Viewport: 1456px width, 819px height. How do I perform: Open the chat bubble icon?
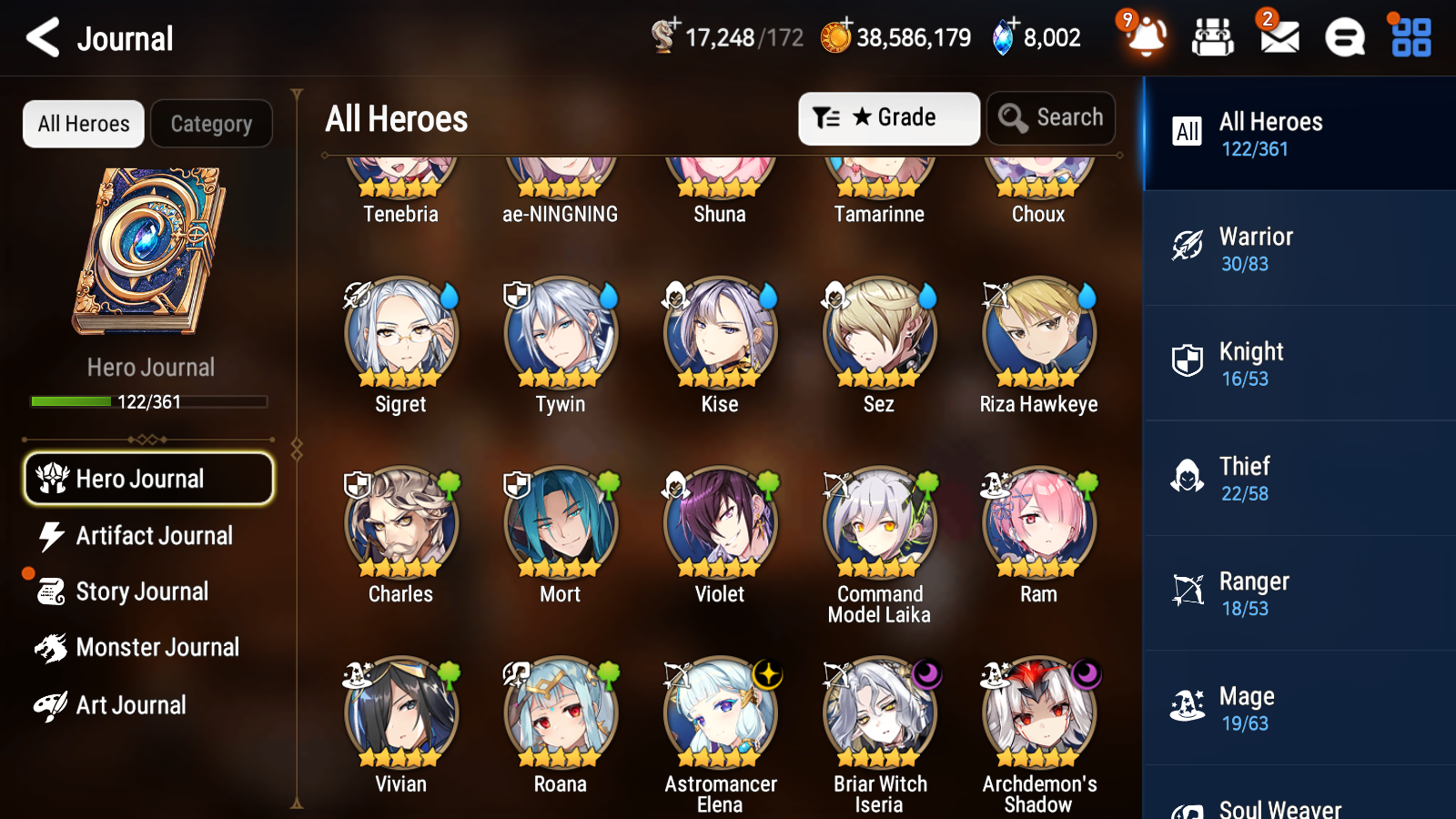[x=1344, y=37]
